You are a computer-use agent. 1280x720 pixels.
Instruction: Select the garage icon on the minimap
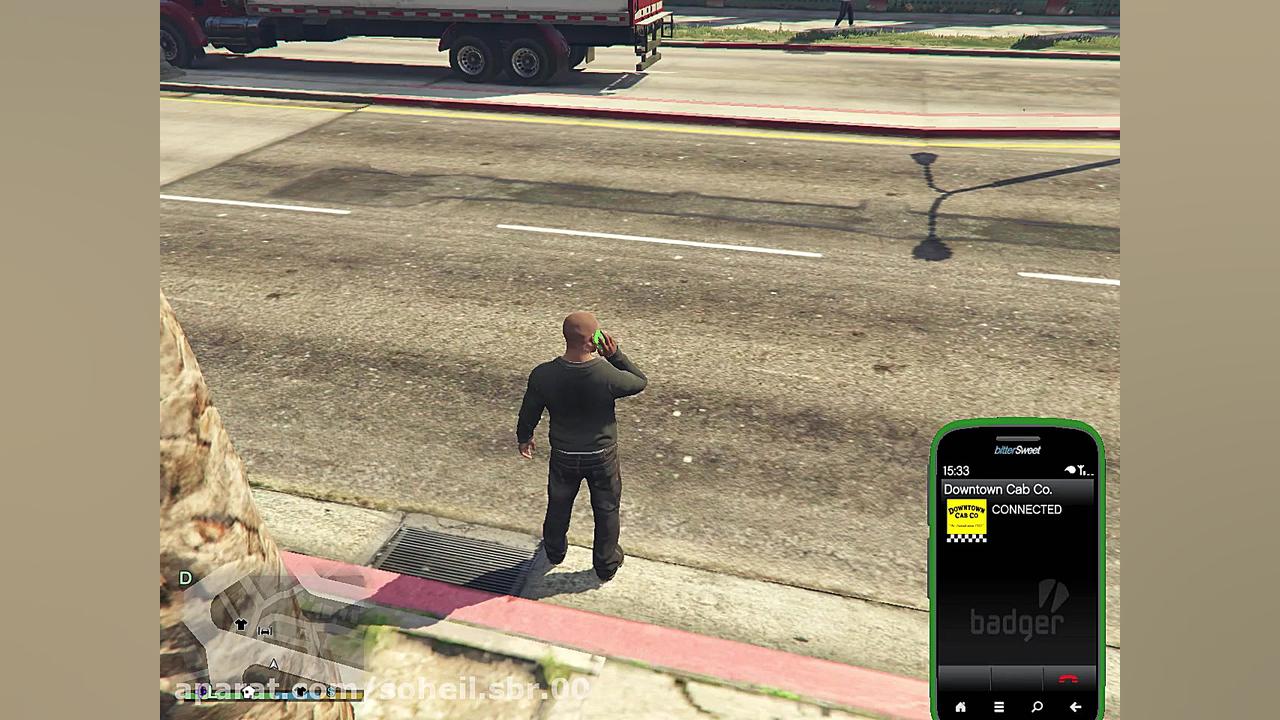(x=265, y=630)
